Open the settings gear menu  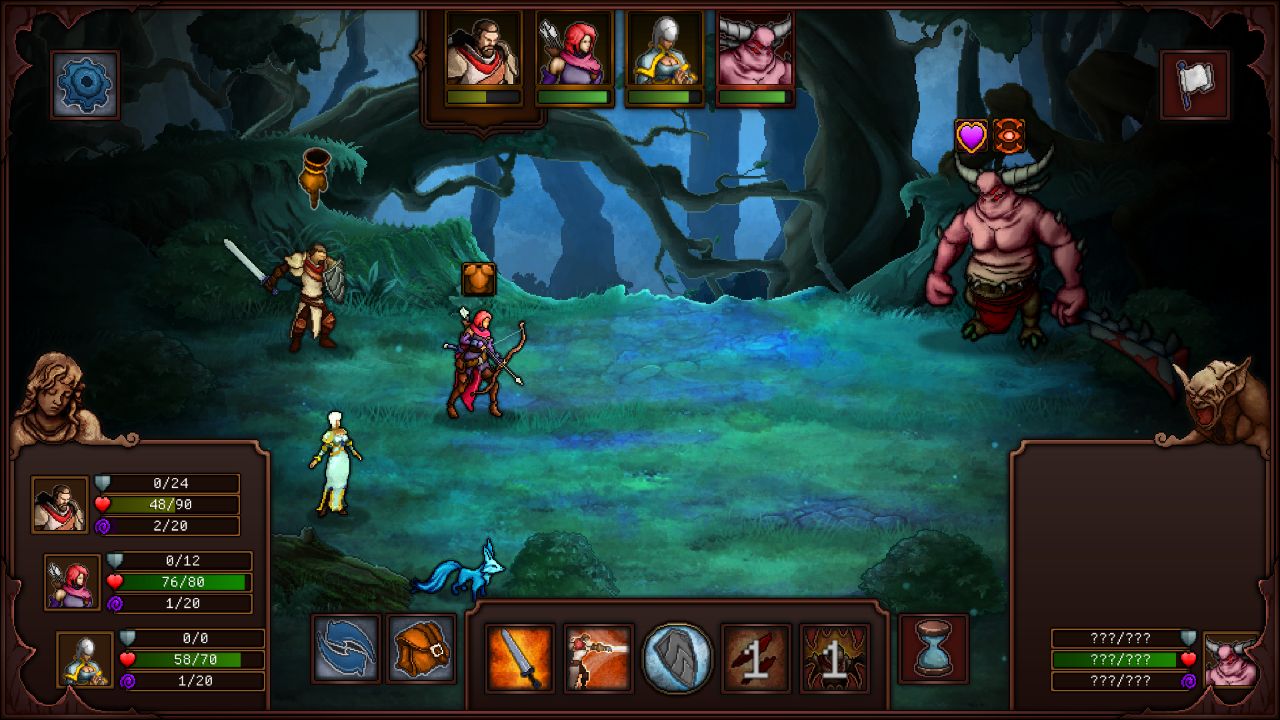pos(84,83)
